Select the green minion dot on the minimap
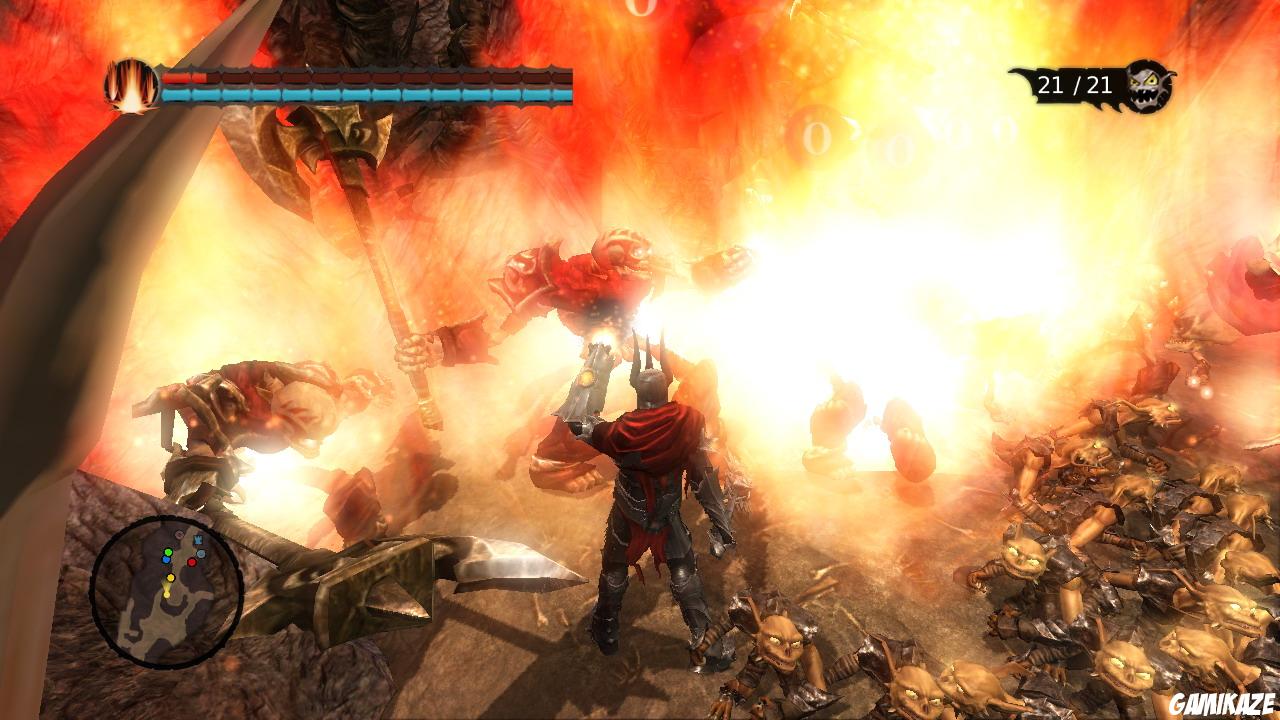The height and width of the screenshot is (720, 1280). (x=168, y=552)
